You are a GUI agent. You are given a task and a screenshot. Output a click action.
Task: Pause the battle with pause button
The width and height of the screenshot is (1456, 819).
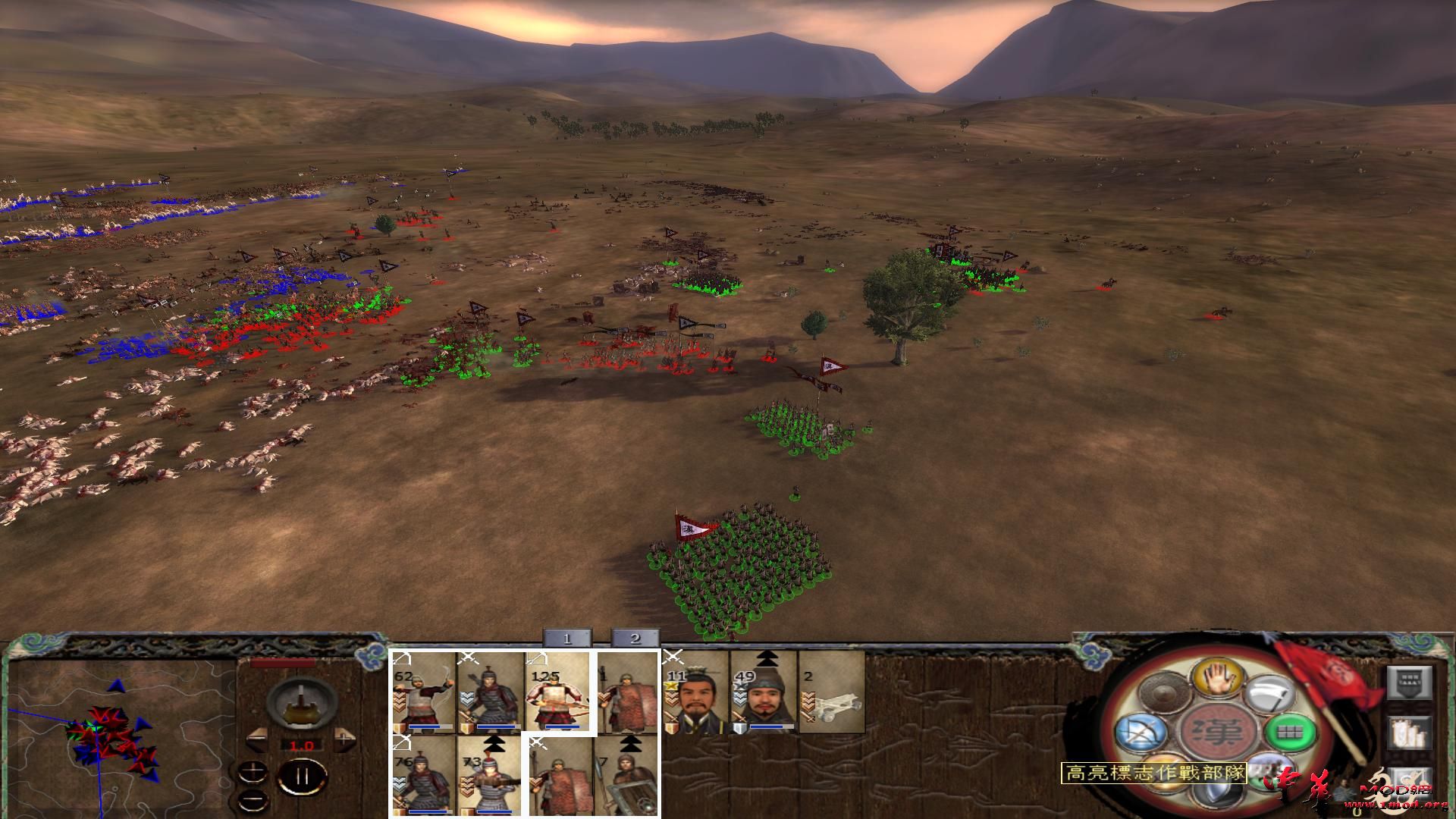point(302,777)
